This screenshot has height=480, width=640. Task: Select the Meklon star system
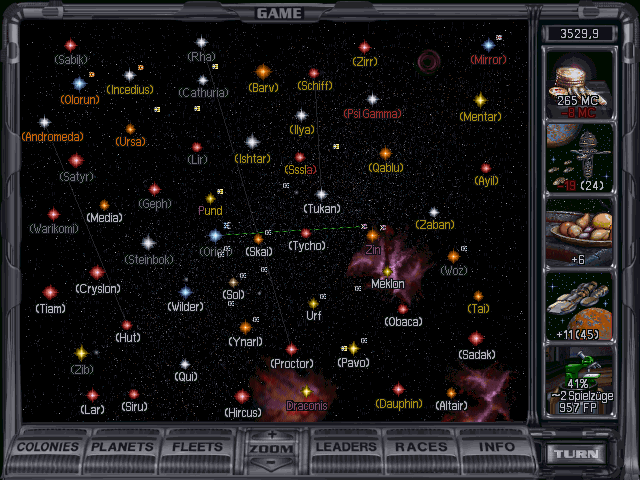tap(387, 270)
